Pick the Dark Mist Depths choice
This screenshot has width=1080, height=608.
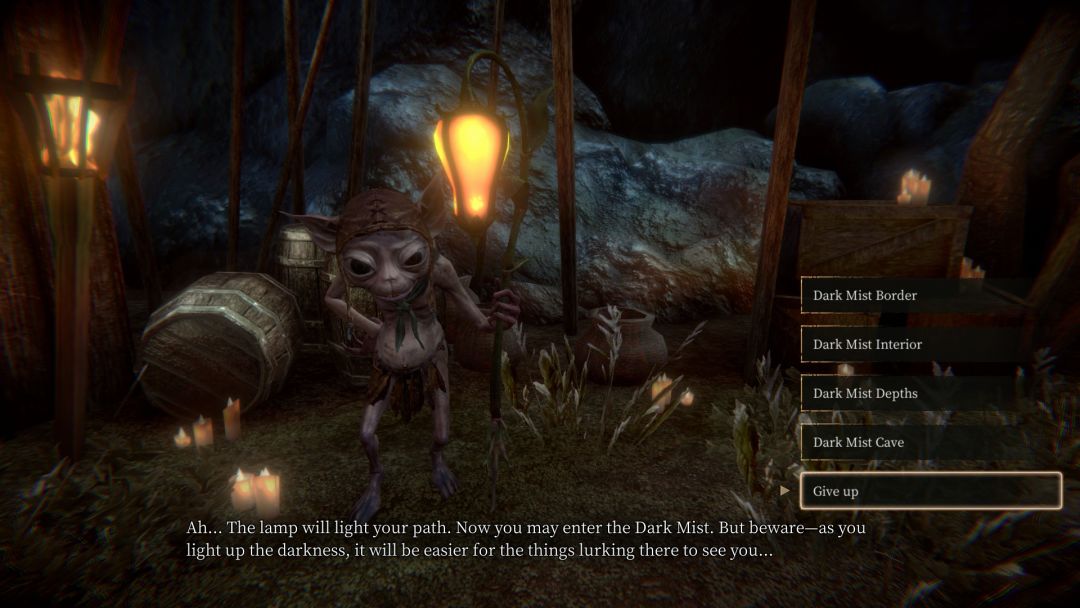[930, 393]
